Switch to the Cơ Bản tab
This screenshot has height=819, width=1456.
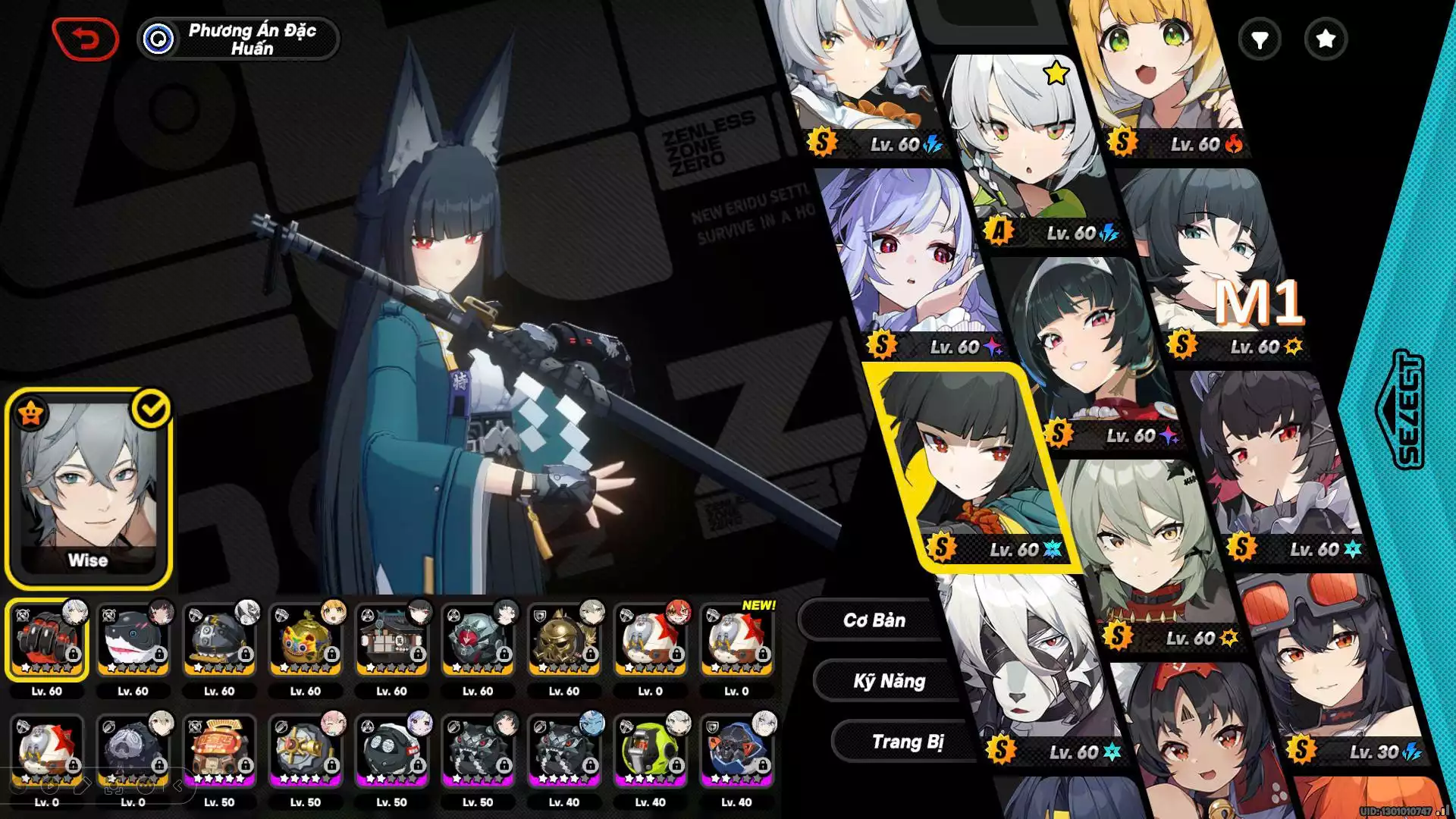click(x=874, y=620)
